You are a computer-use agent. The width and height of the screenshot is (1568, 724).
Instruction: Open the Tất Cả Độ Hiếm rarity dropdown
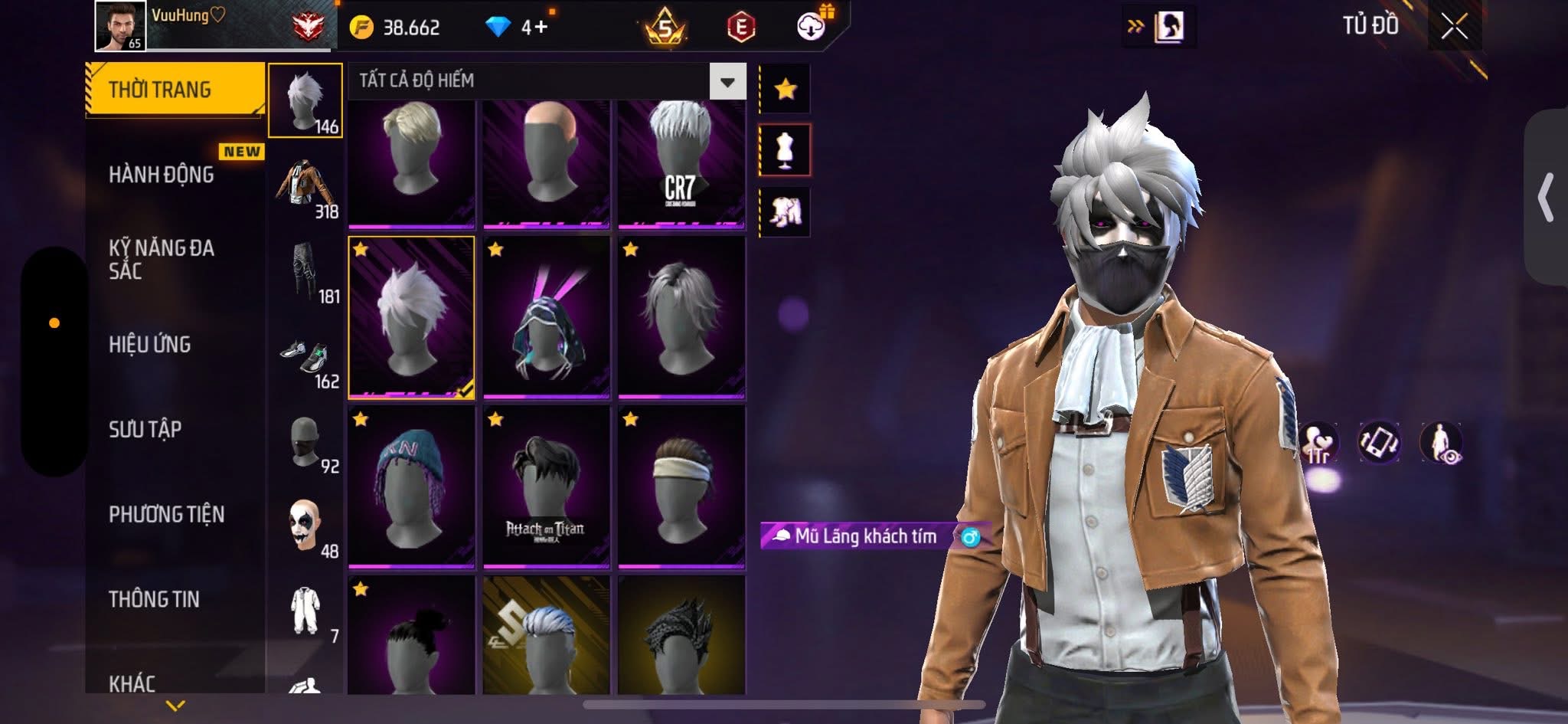pos(727,81)
